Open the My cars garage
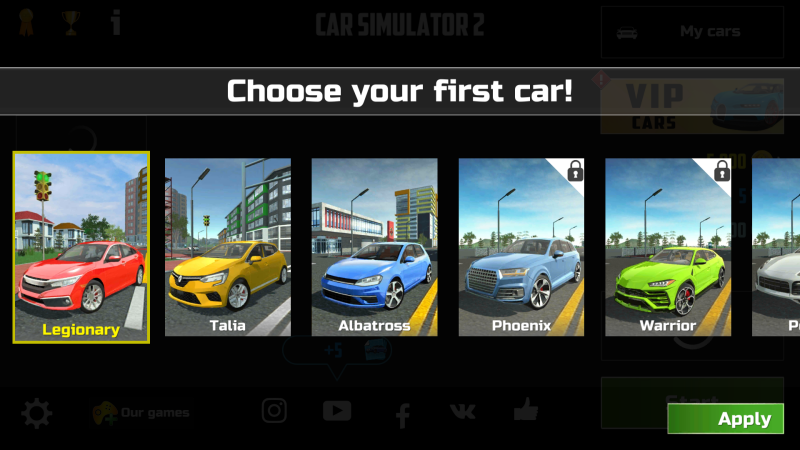Viewport: 800px width, 450px height. point(691,32)
